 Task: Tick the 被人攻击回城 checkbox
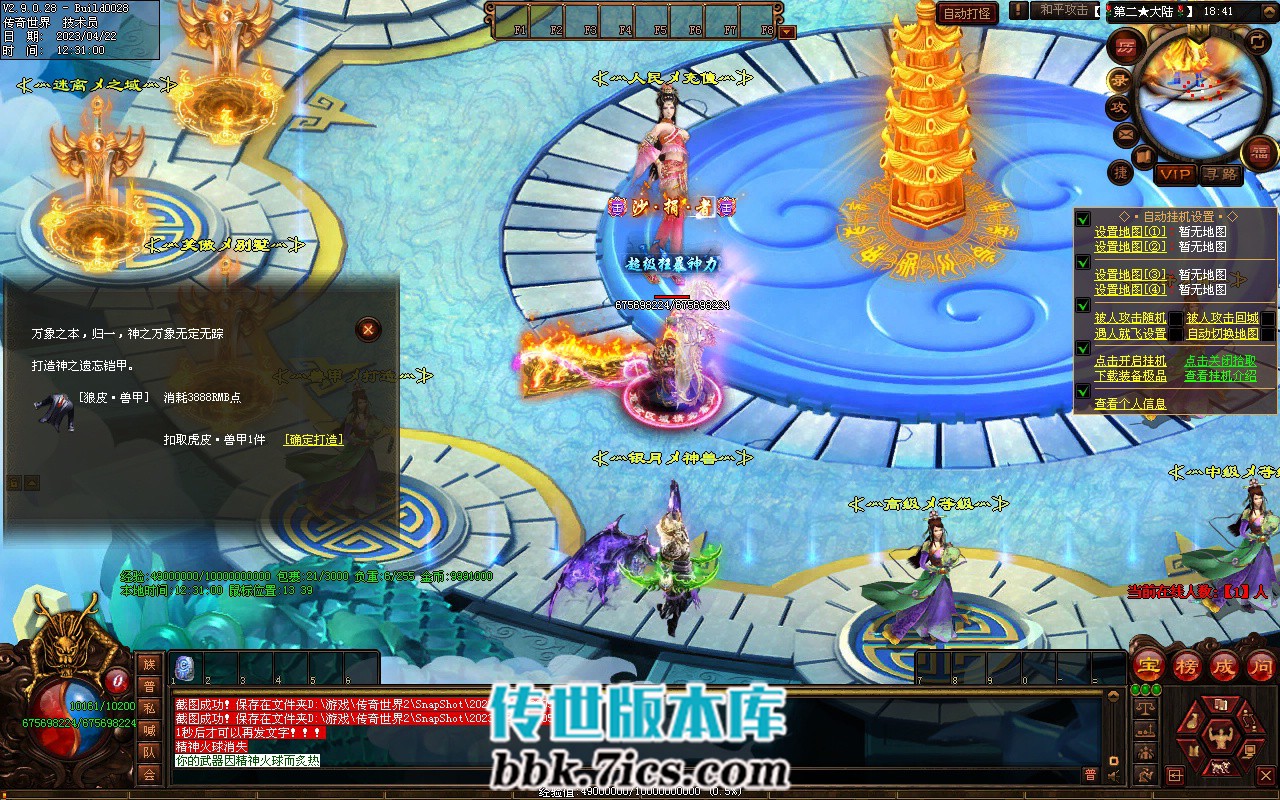pyautogui.click(x=1268, y=319)
